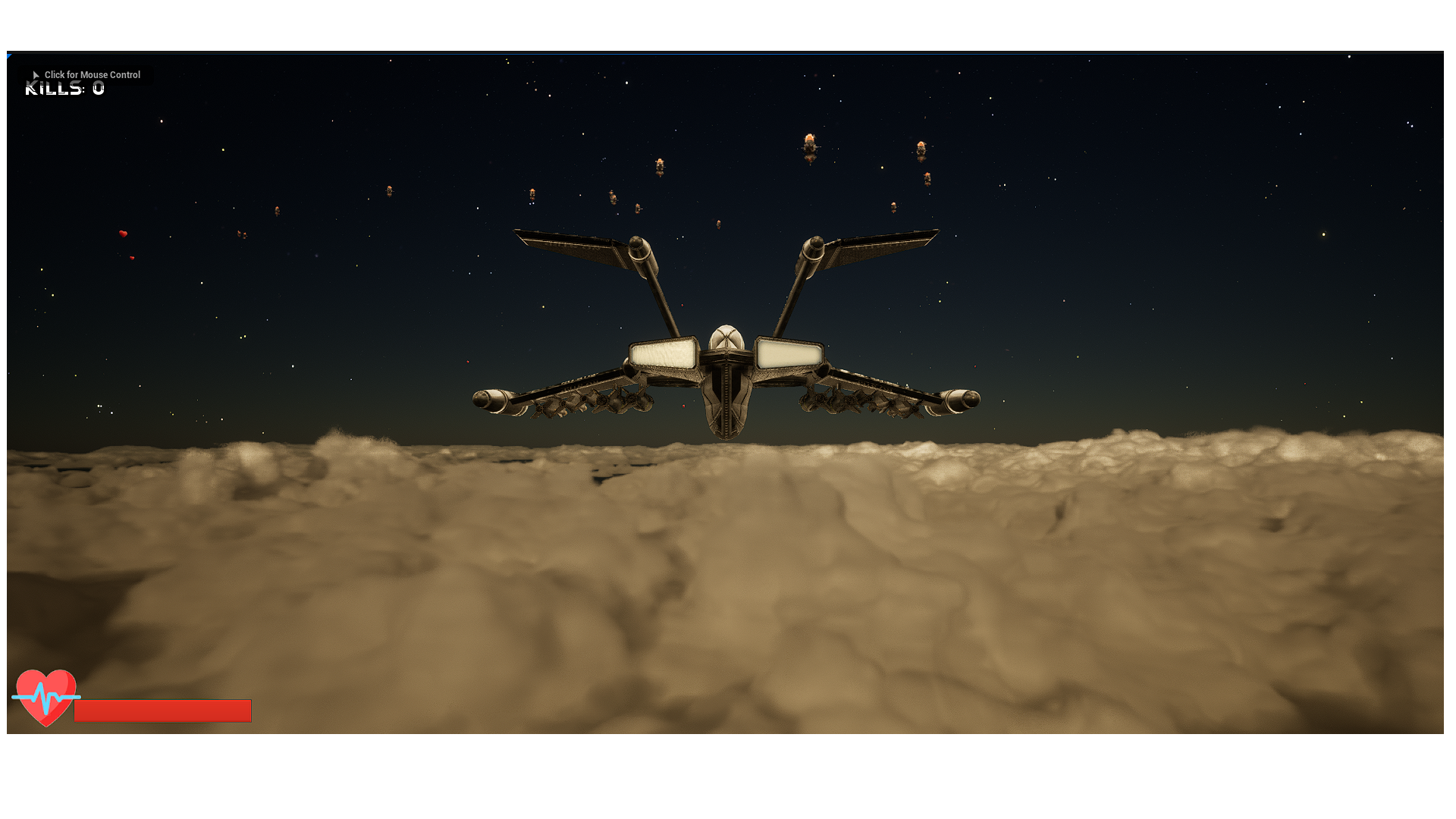This screenshot has width=1456, height=819.
Task: Click the Click for Mouse Control prompt
Action: coord(92,75)
